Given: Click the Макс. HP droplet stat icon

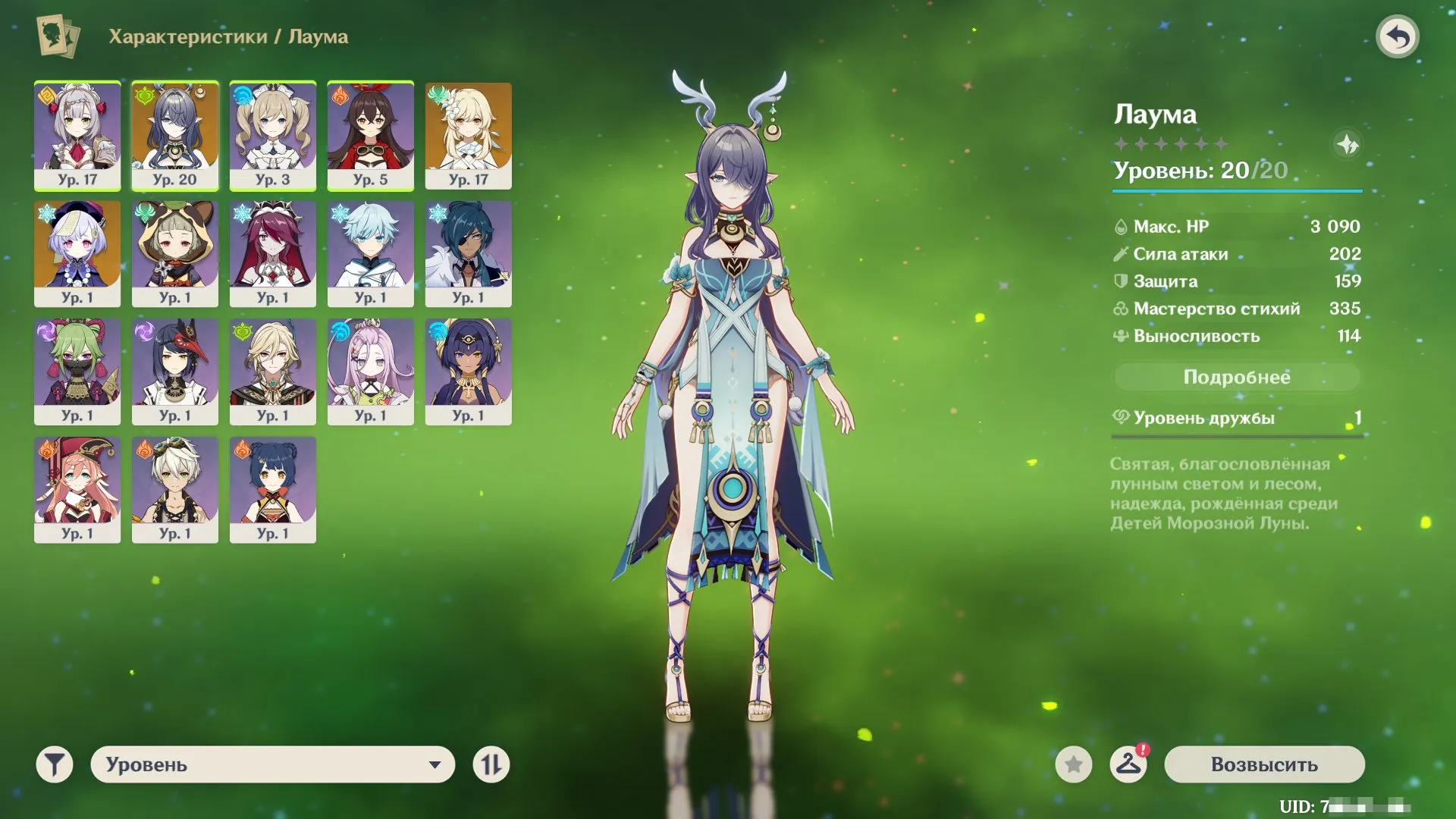Looking at the screenshot, I should 1122,226.
